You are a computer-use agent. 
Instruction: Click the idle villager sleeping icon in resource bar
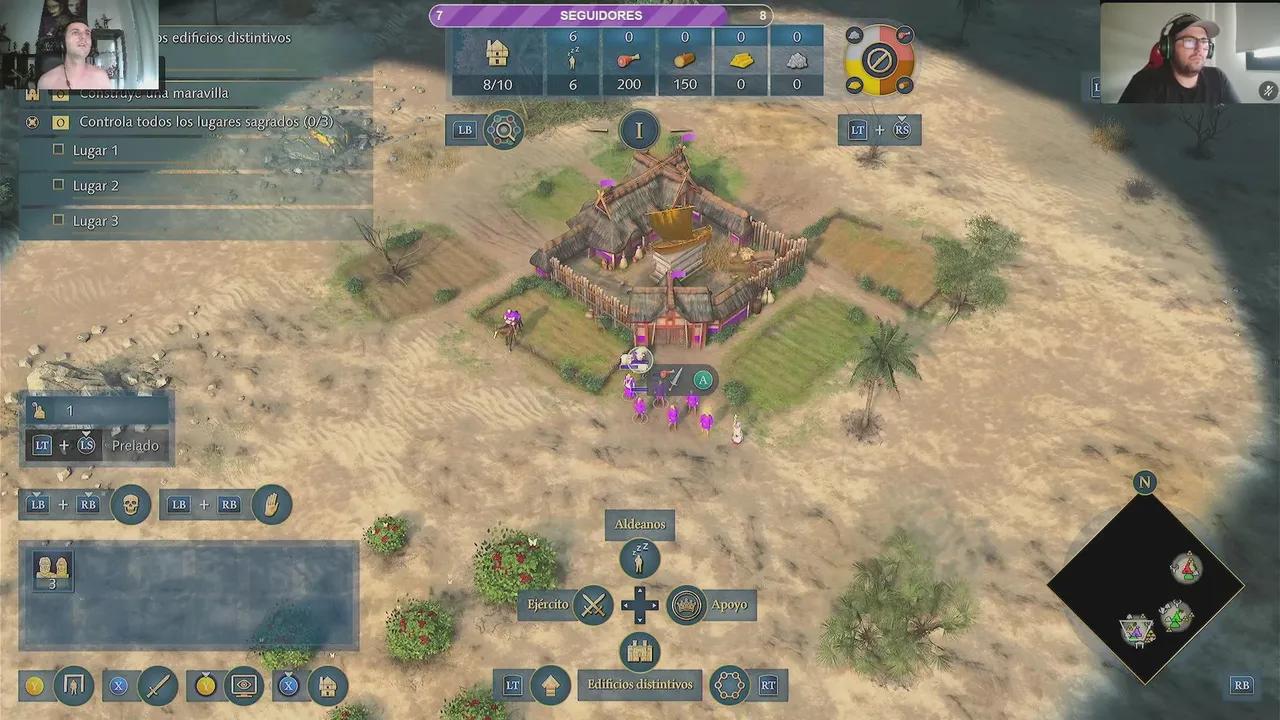tap(573, 60)
